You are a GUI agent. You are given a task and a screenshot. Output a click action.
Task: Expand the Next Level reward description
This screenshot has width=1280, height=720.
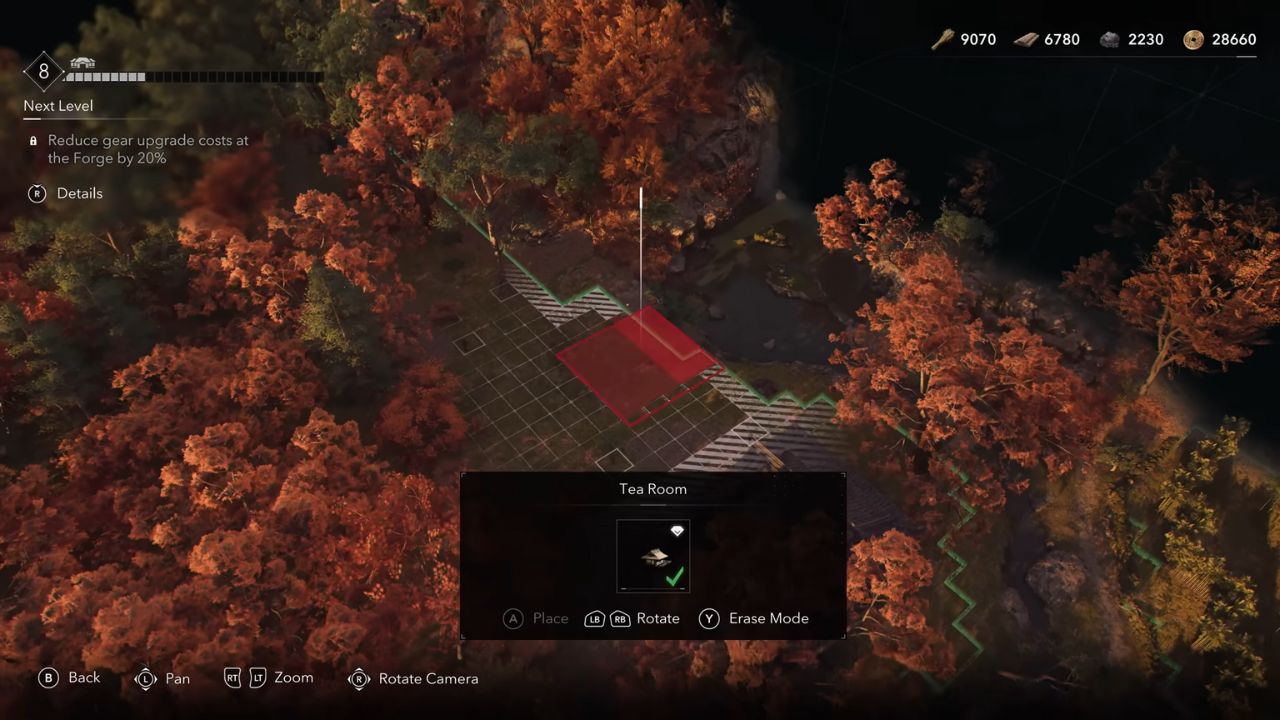[57, 105]
